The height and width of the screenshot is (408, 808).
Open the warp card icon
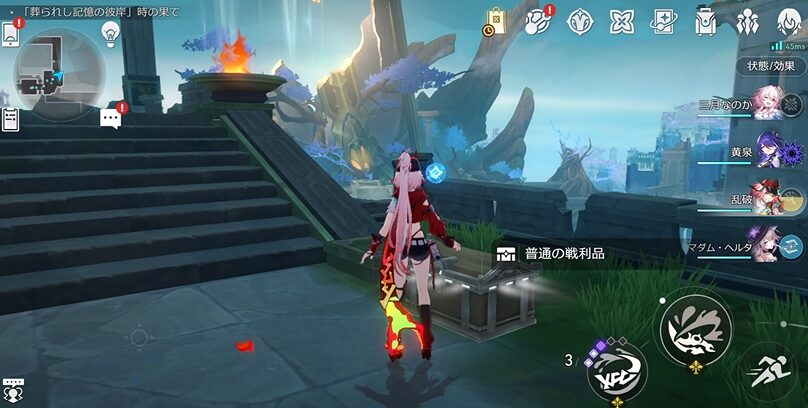click(x=664, y=20)
